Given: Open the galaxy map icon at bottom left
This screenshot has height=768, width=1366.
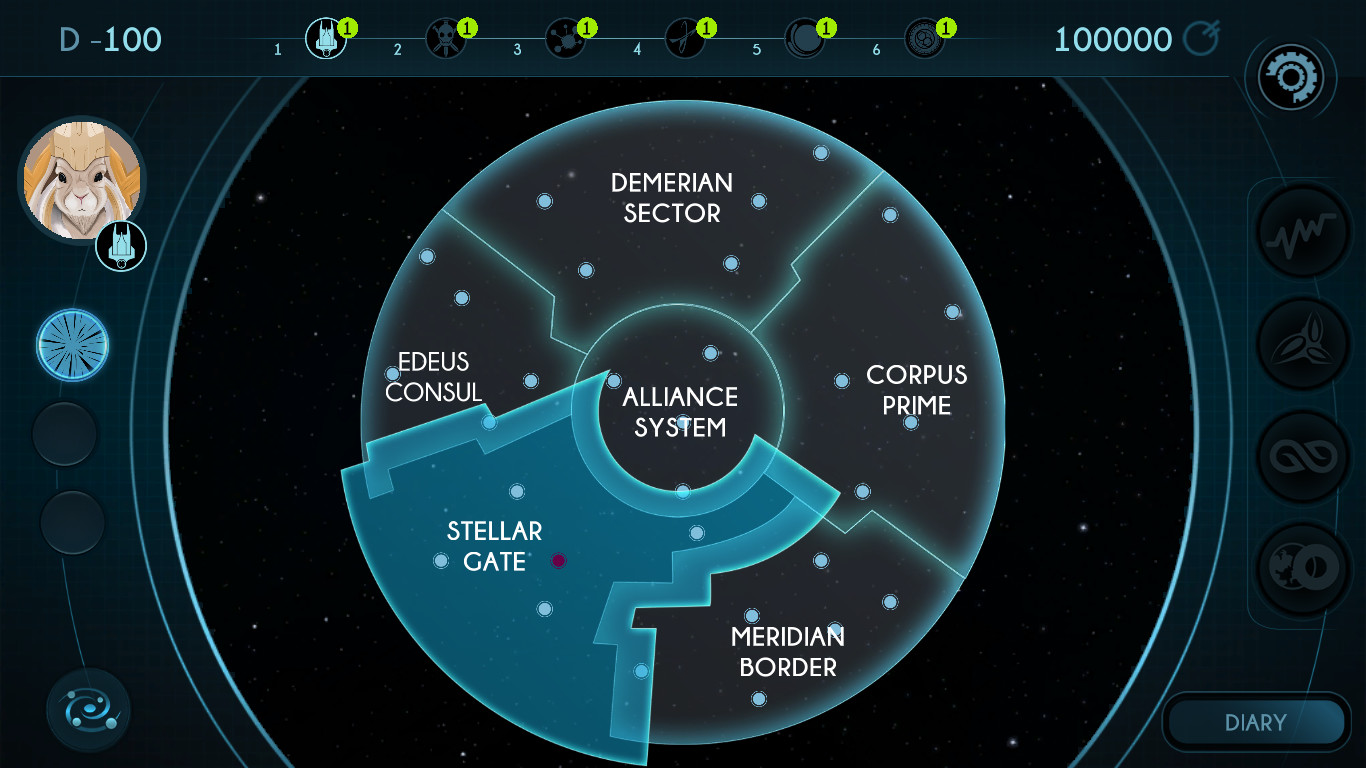Looking at the screenshot, I should (88, 710).
